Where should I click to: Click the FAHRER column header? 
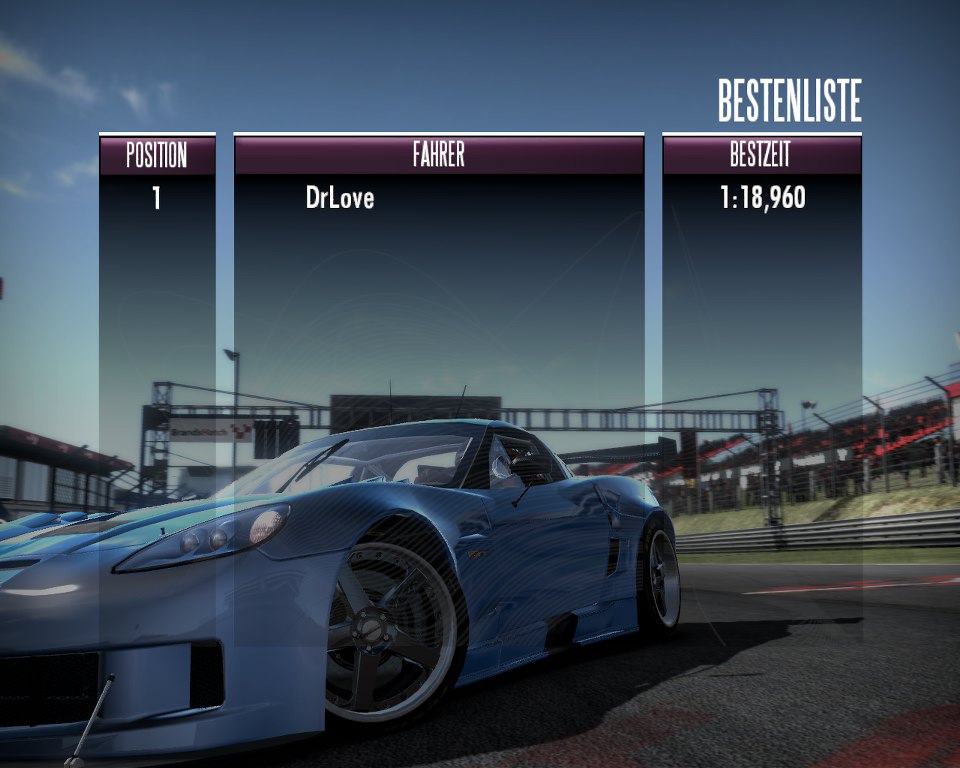pyautogui.click(x=438, y=155)
